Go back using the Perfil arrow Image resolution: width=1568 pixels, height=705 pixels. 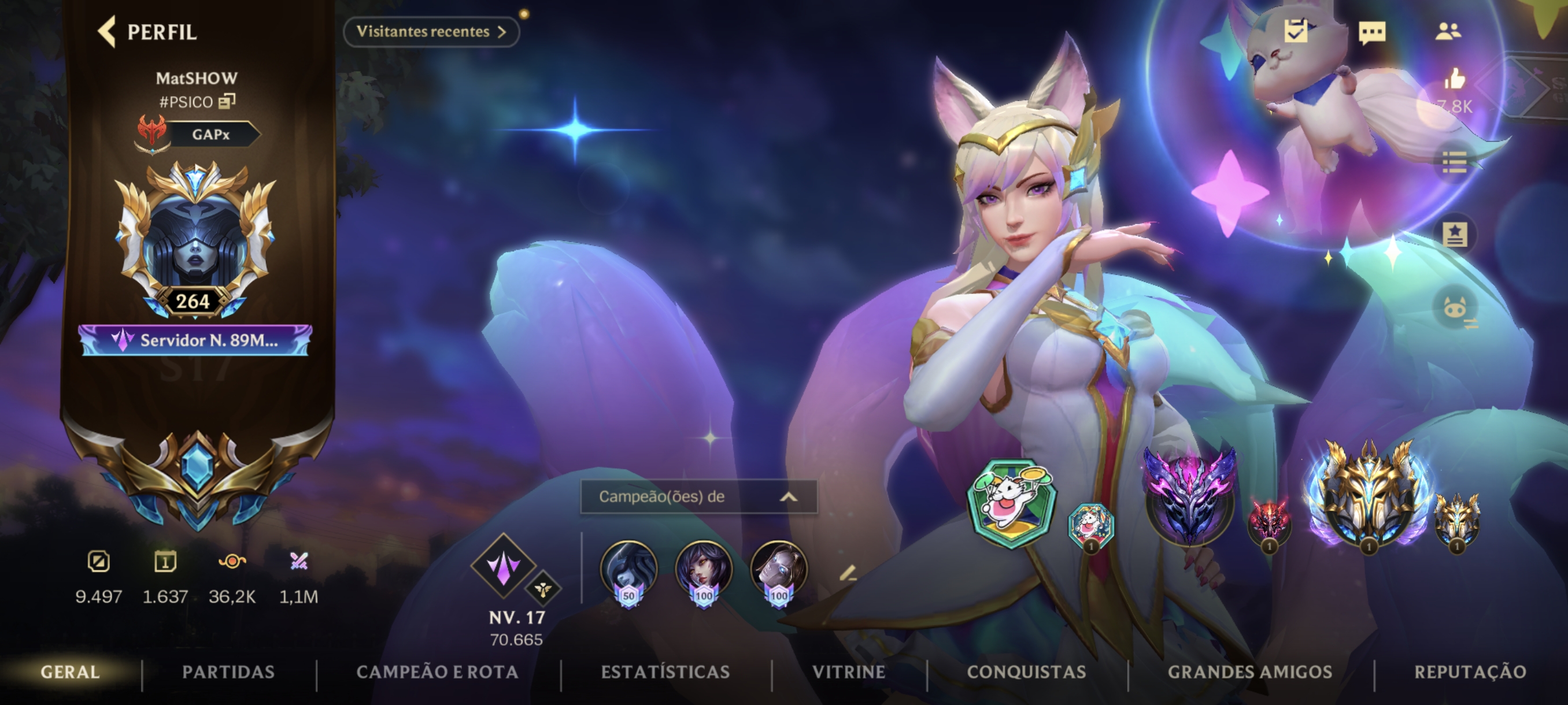(x=107, y=32)
